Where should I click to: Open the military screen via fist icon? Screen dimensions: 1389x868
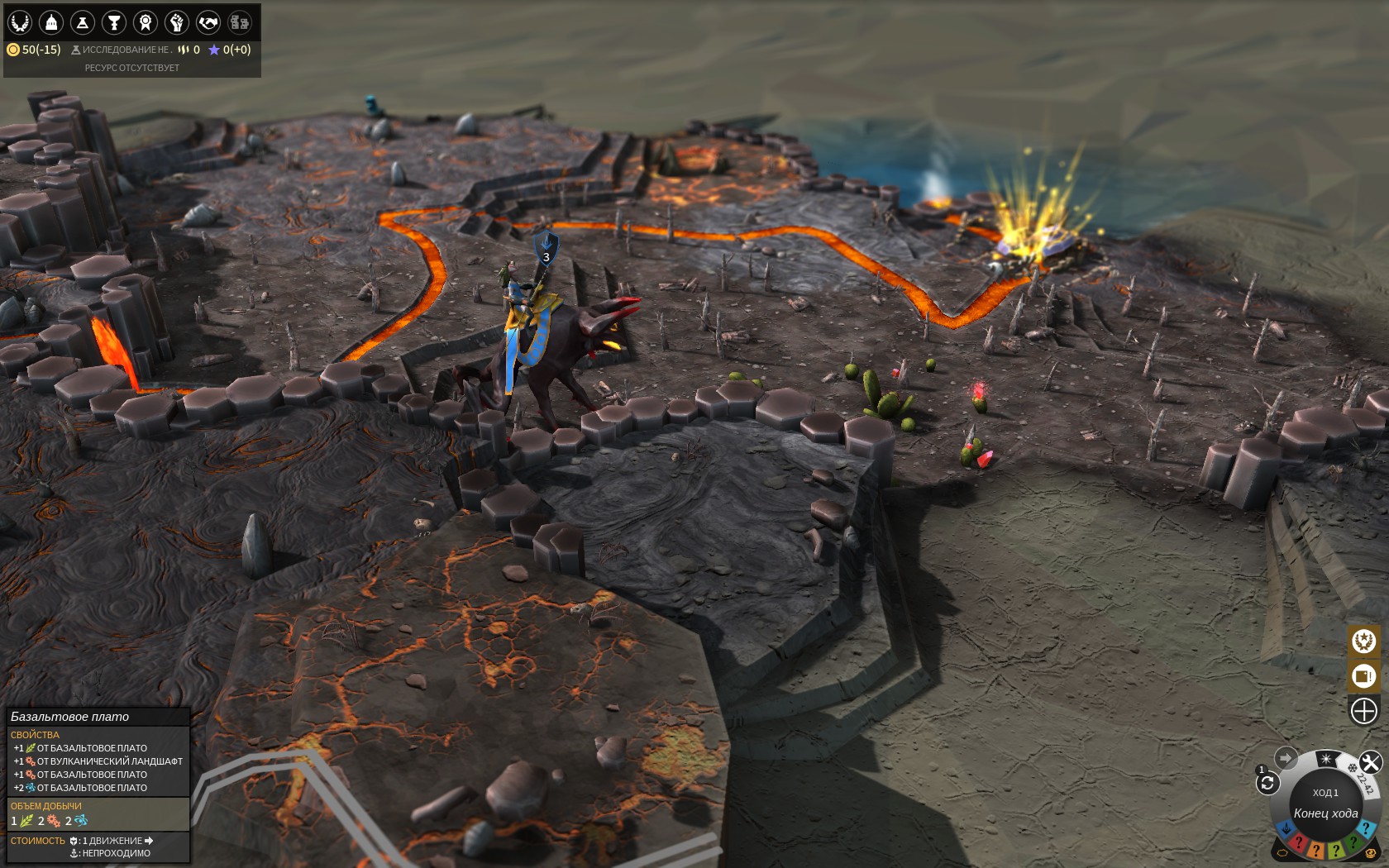click(x=175, y=22)
